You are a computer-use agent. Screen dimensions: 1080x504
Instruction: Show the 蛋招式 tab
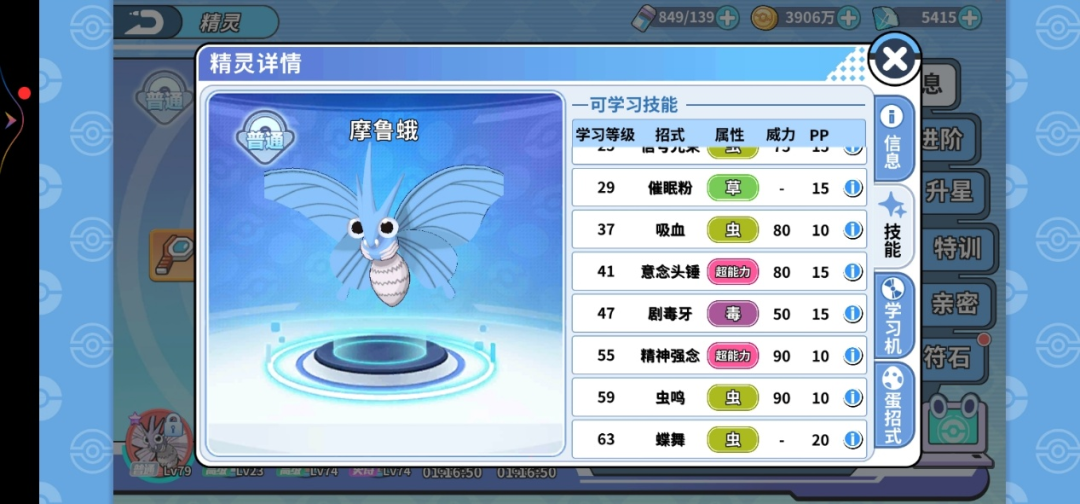tap(892, 404)
